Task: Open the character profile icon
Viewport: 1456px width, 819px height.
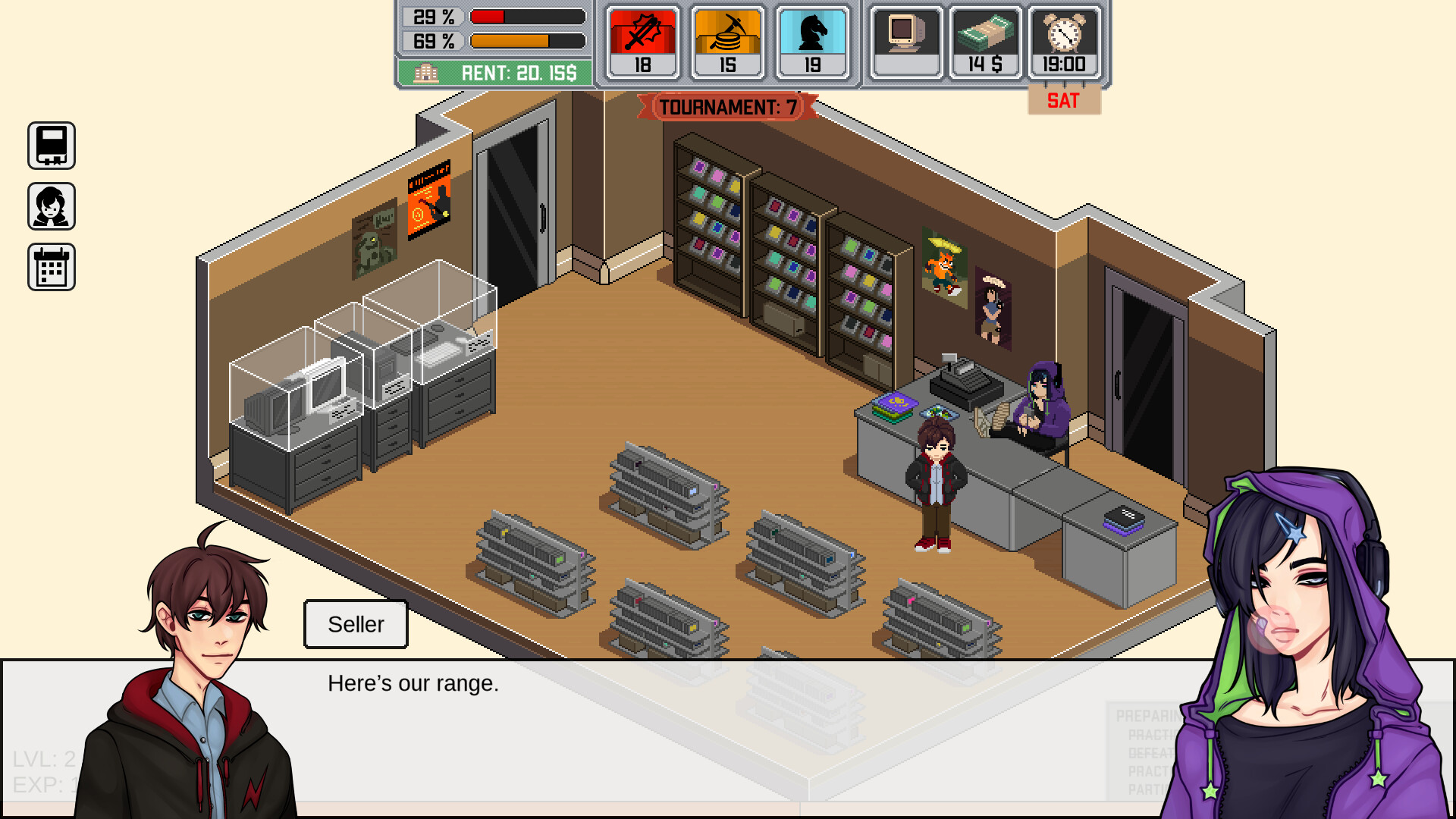Action: pos(52,206)
